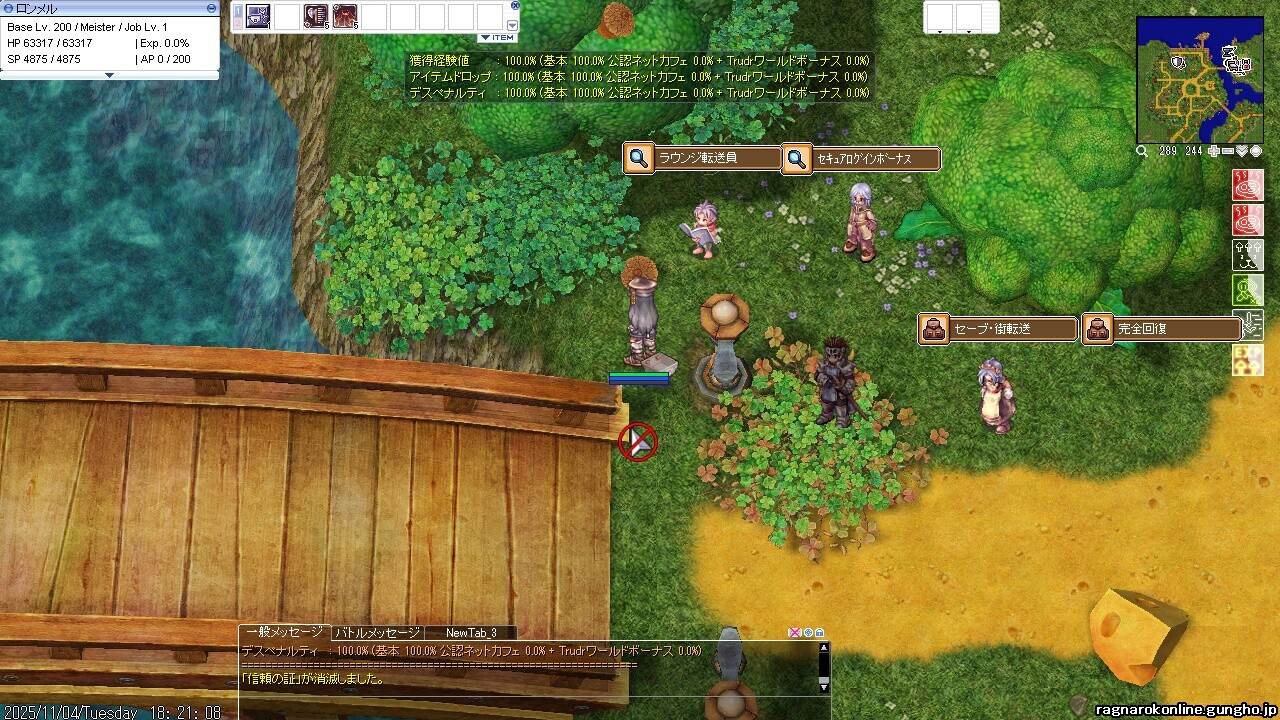This screenshot has height=720, width=1280.
Task: Zoom out the minimap with minus button
Action: click(x=1228, y=151)
